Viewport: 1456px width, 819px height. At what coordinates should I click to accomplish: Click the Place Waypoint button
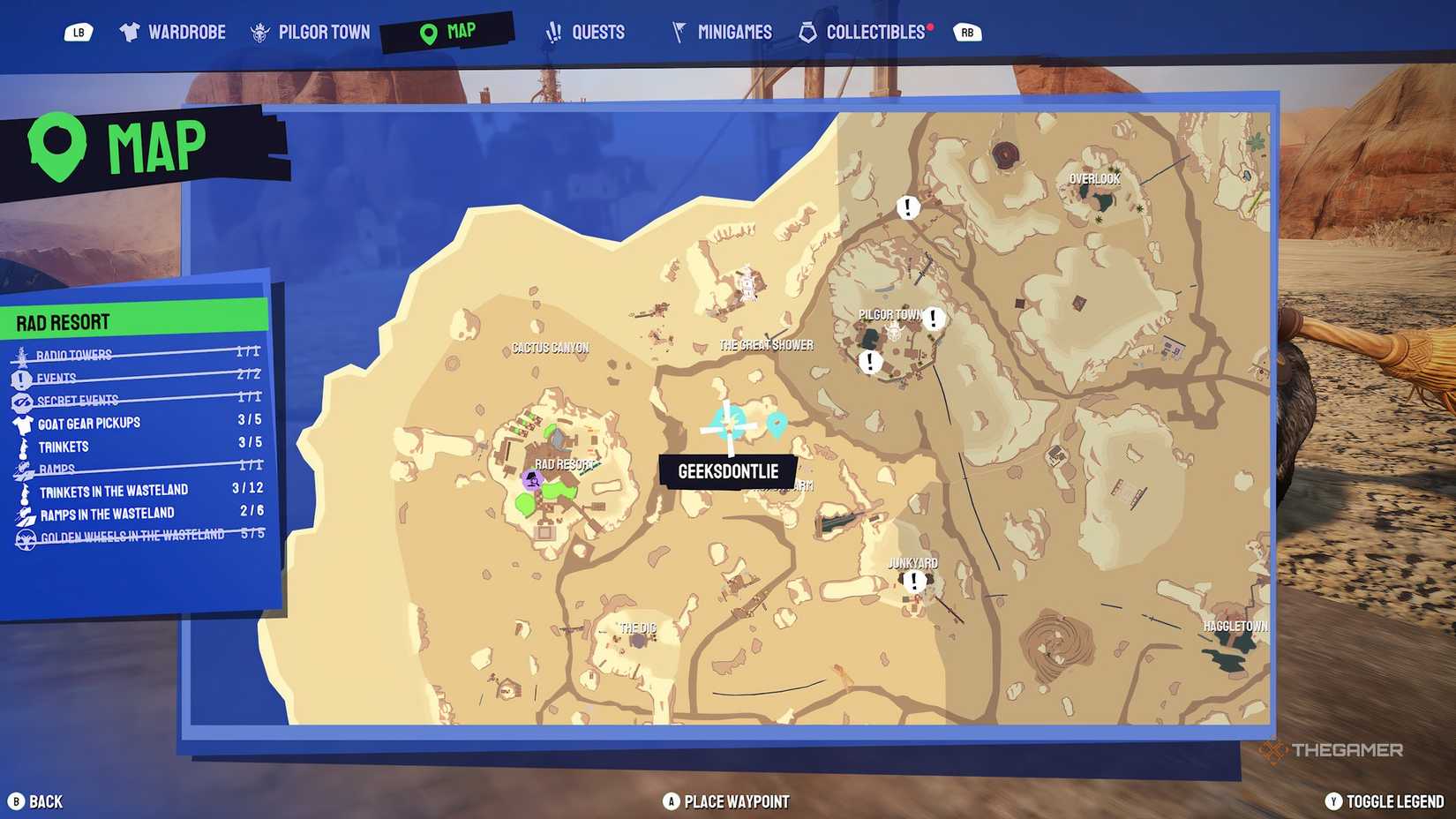(726, 801)
